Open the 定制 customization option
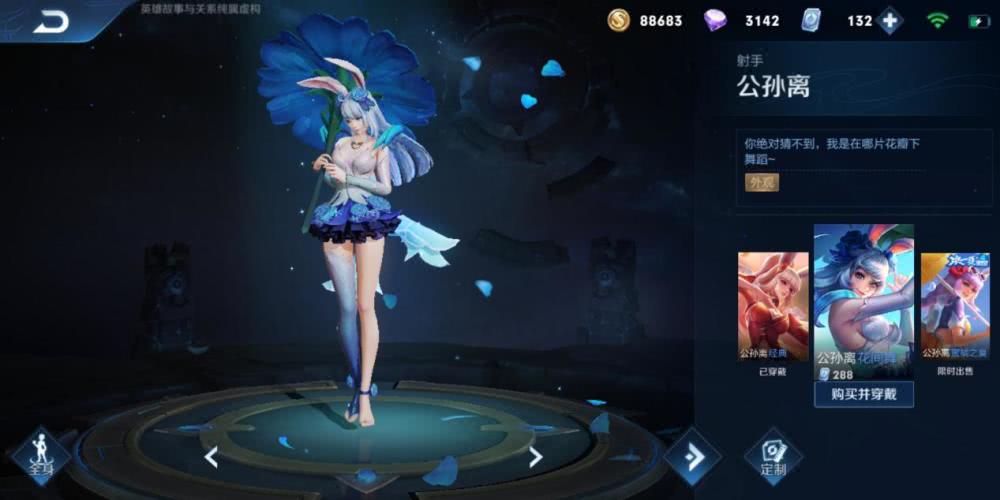This screenshot has height=500, width=1000. click(773, 456)
